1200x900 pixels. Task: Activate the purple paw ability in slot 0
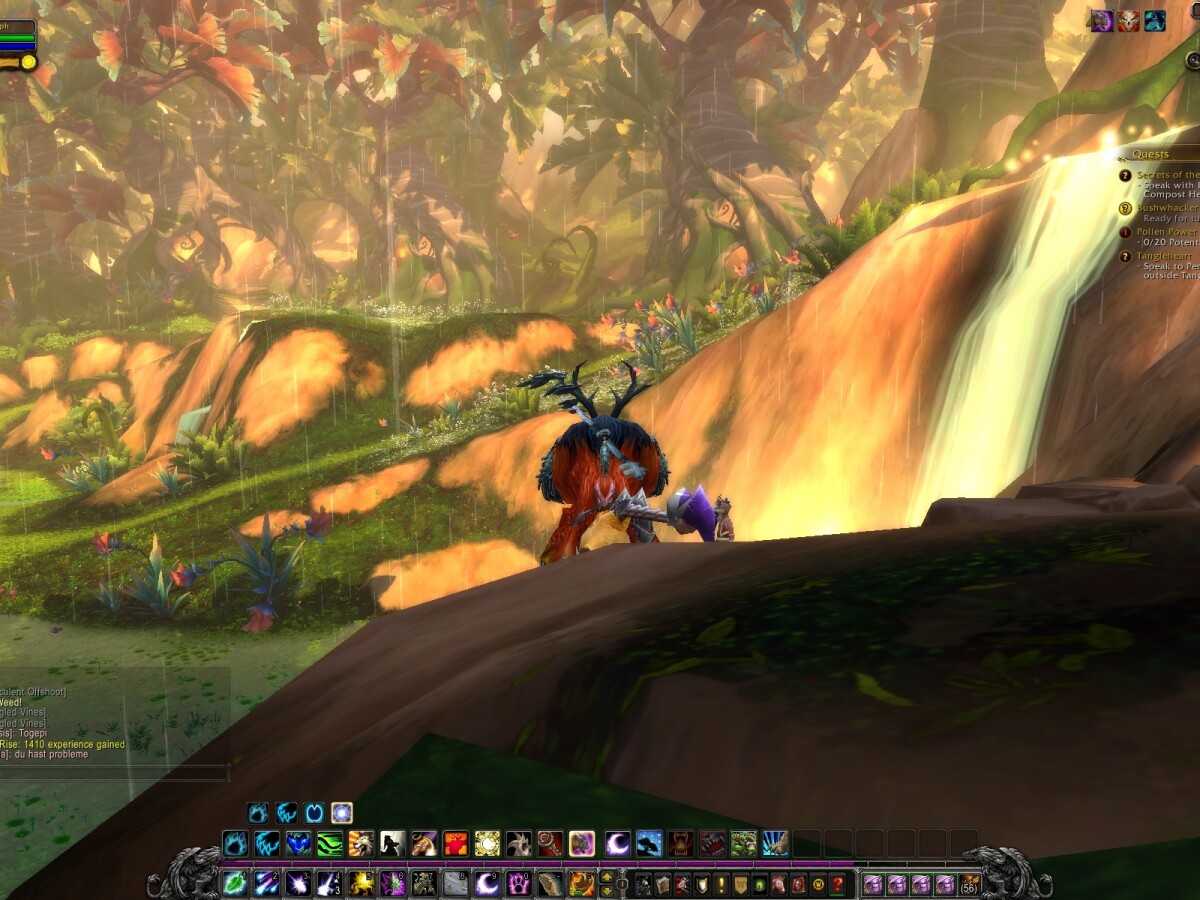click(518, 884)
